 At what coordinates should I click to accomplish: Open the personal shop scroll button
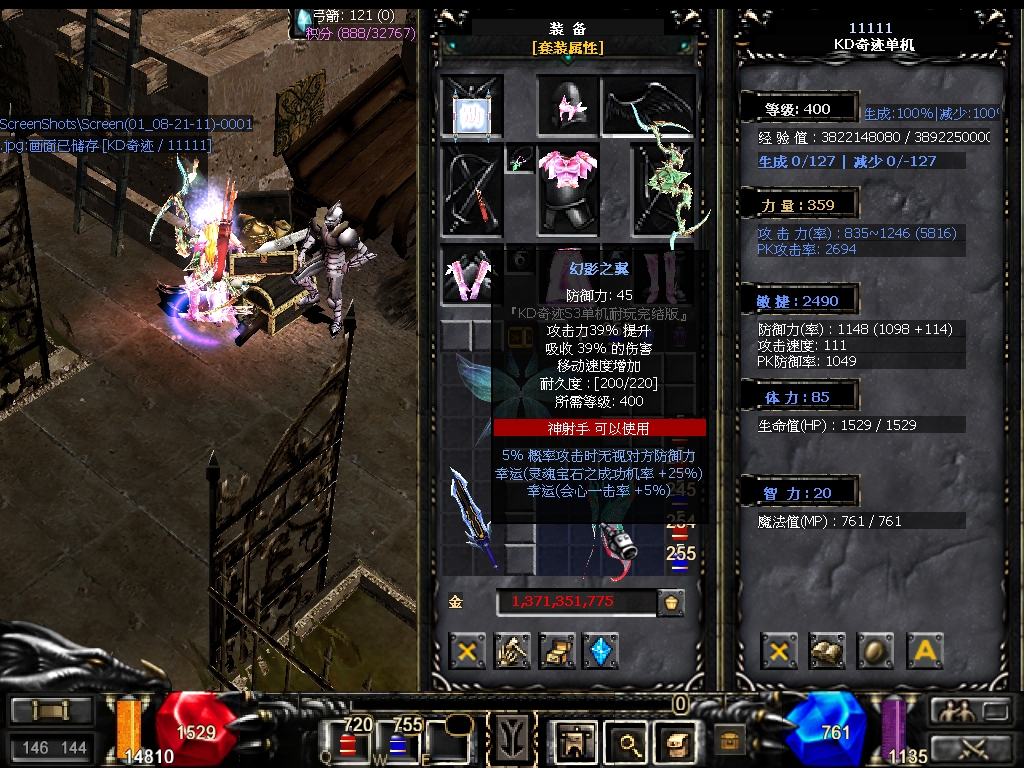click(x=557, y=651)
